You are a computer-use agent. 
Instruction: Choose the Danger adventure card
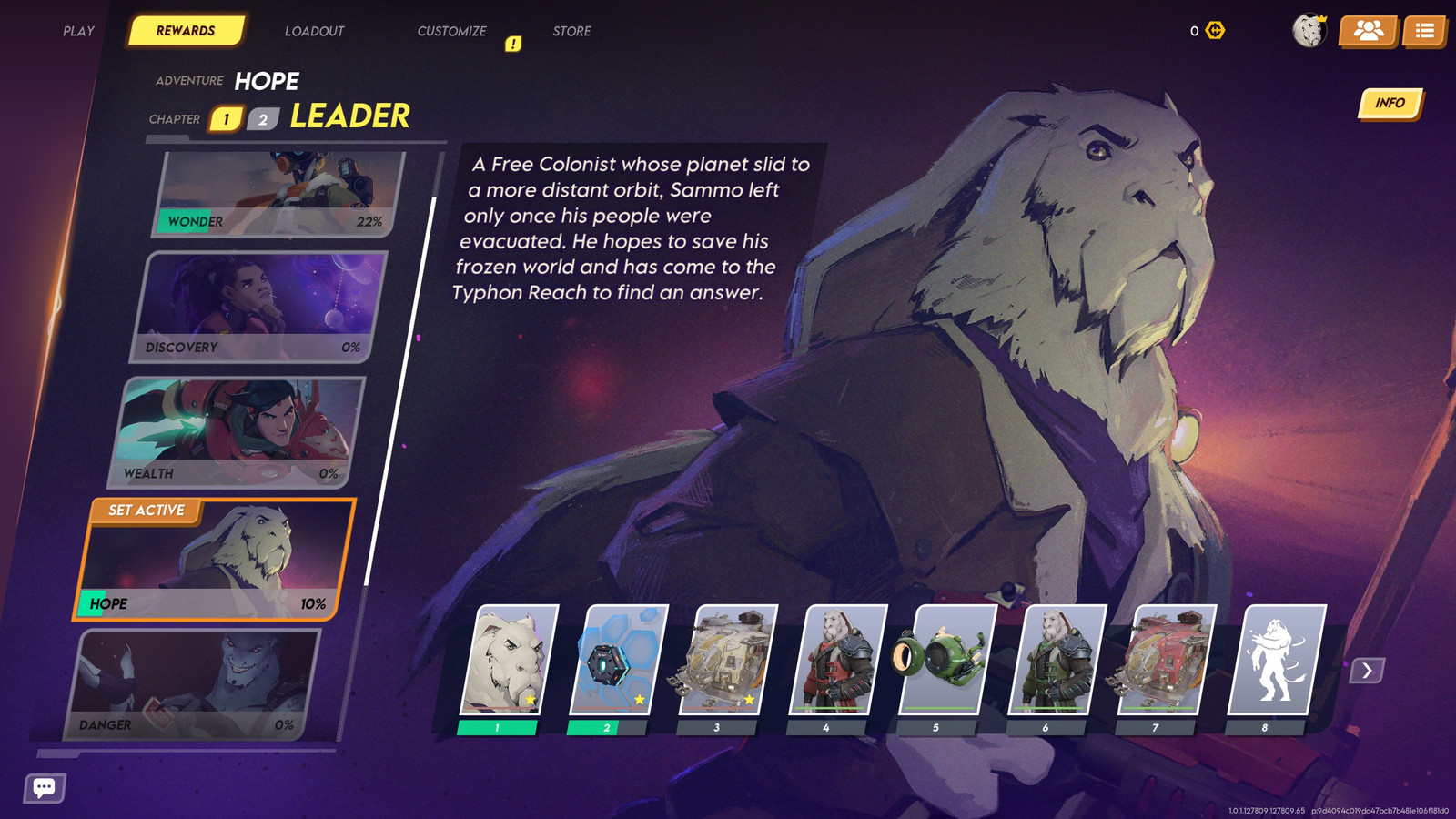[x=193, y=684]
